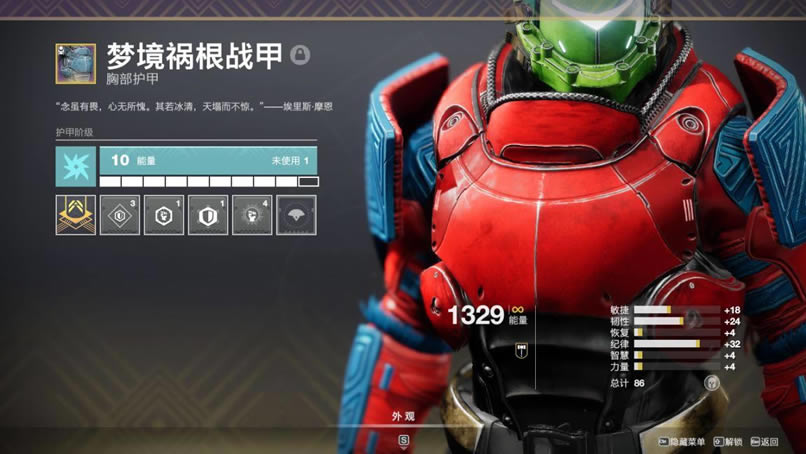The image size is (806, 454).
Task: Toggle the lock icon beside the armor name
Action: 300,54
